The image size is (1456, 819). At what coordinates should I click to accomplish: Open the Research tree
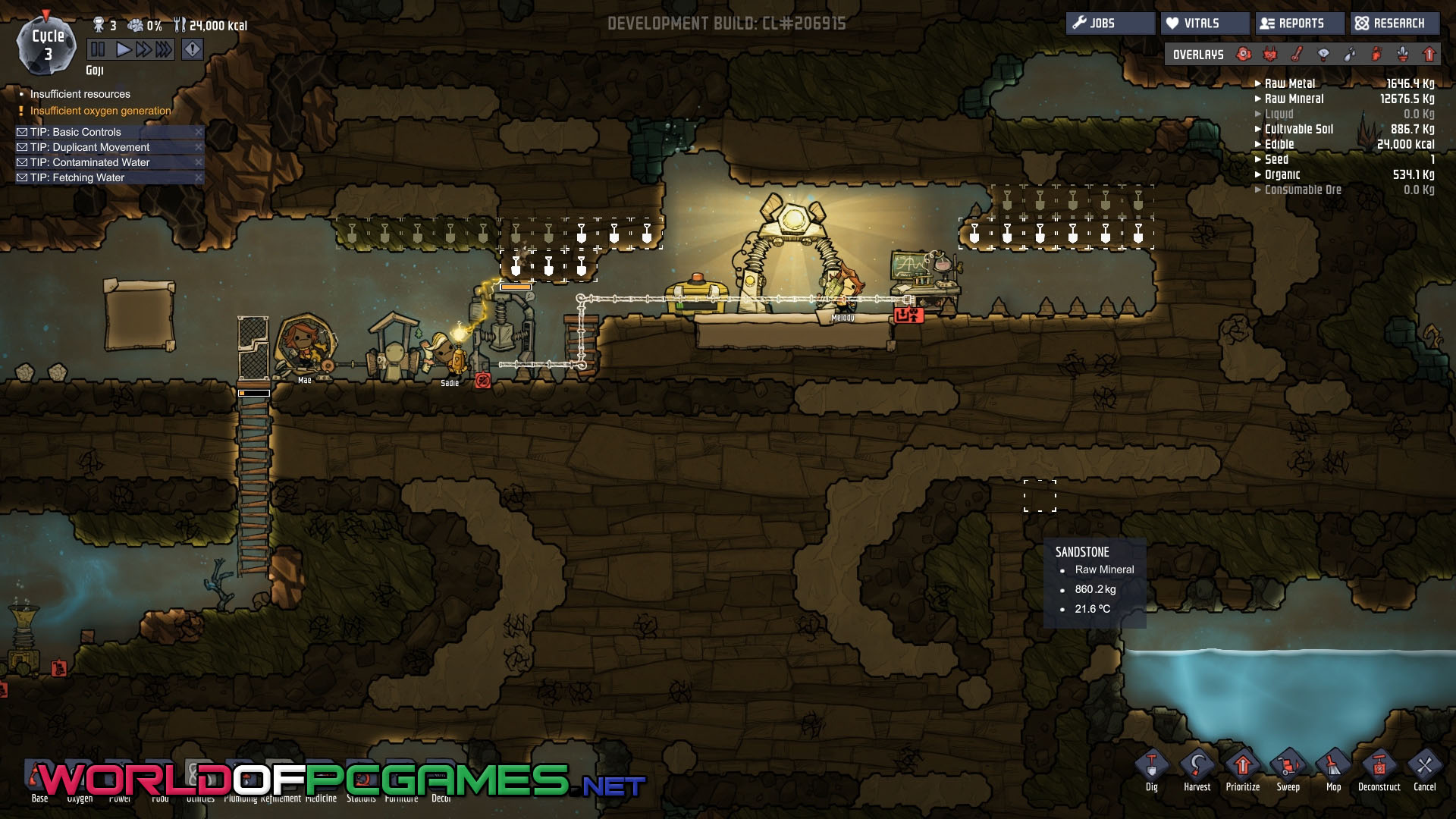(1395, 24)
